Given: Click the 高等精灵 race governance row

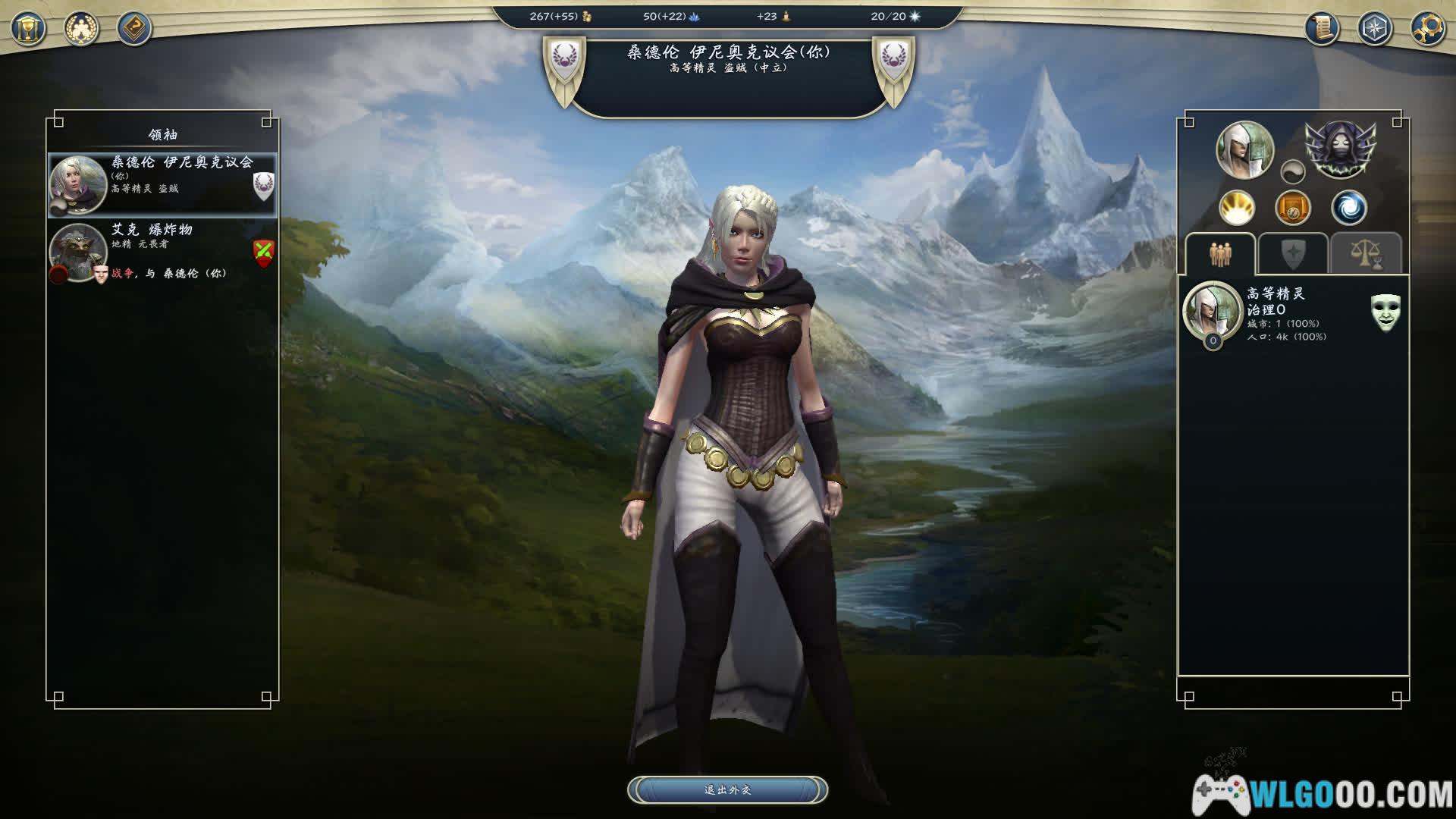Looking at the screenshot, I should pyautogui.click(x=1282, y=314).
